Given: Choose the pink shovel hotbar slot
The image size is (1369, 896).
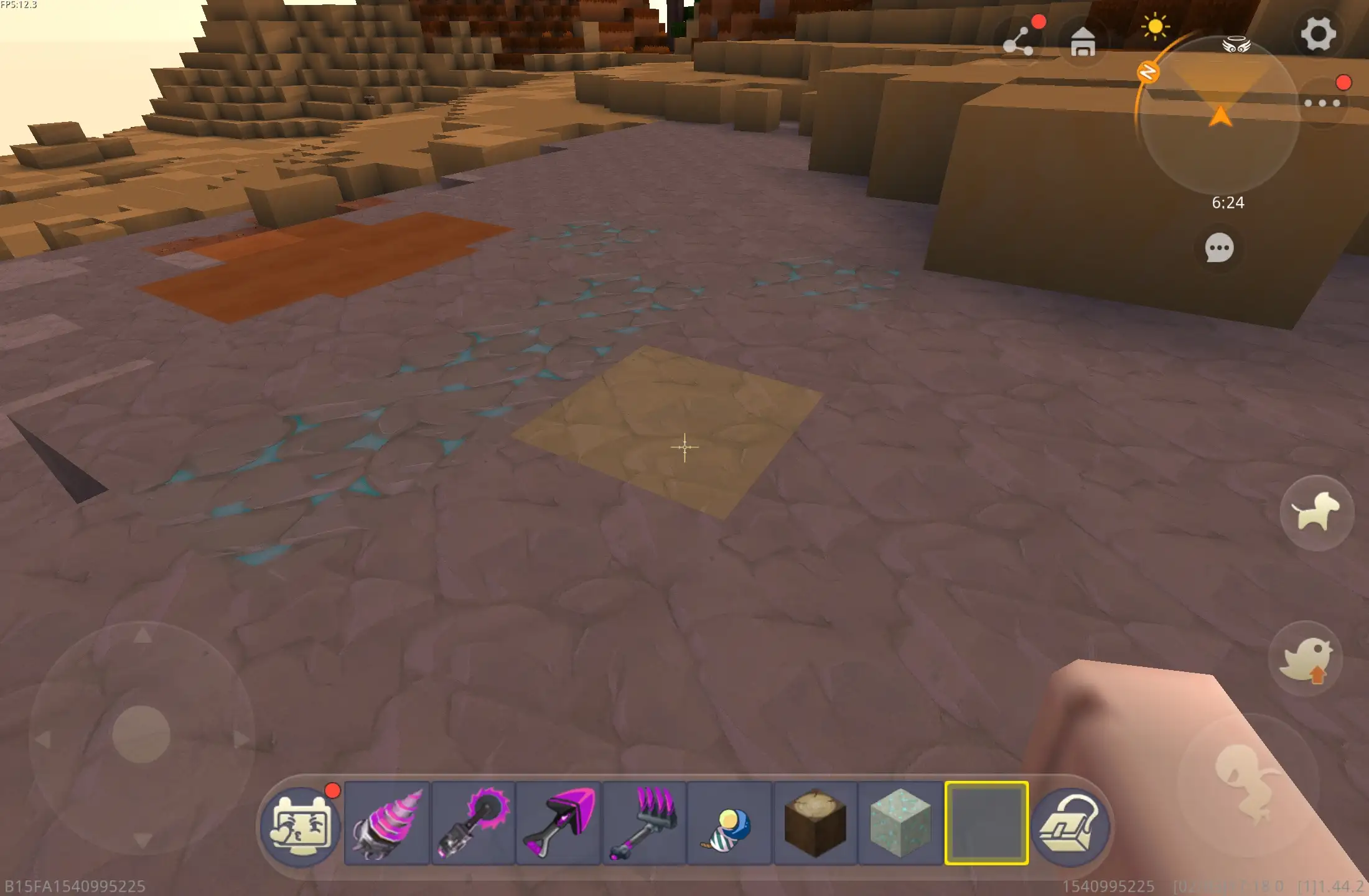Looking at the screenshot, I should point(558,823).
